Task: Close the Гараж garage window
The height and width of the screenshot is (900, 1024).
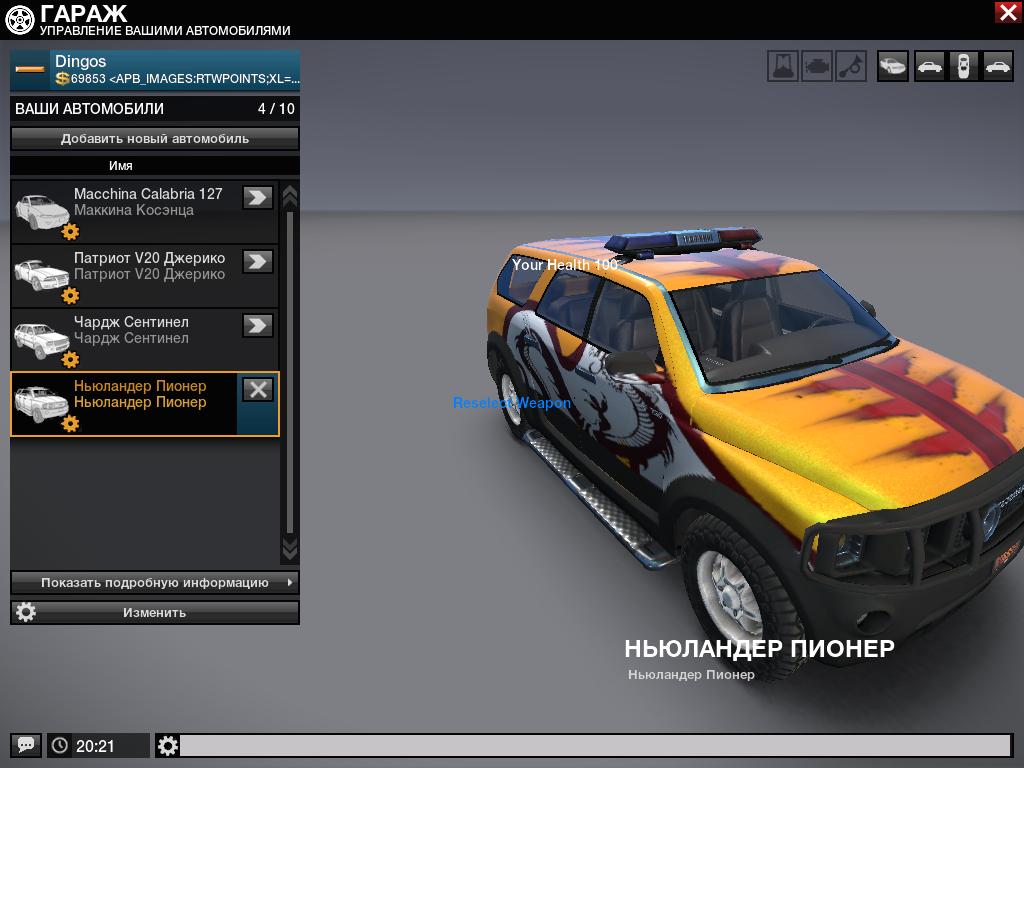Action: (x=1007, y=12)
